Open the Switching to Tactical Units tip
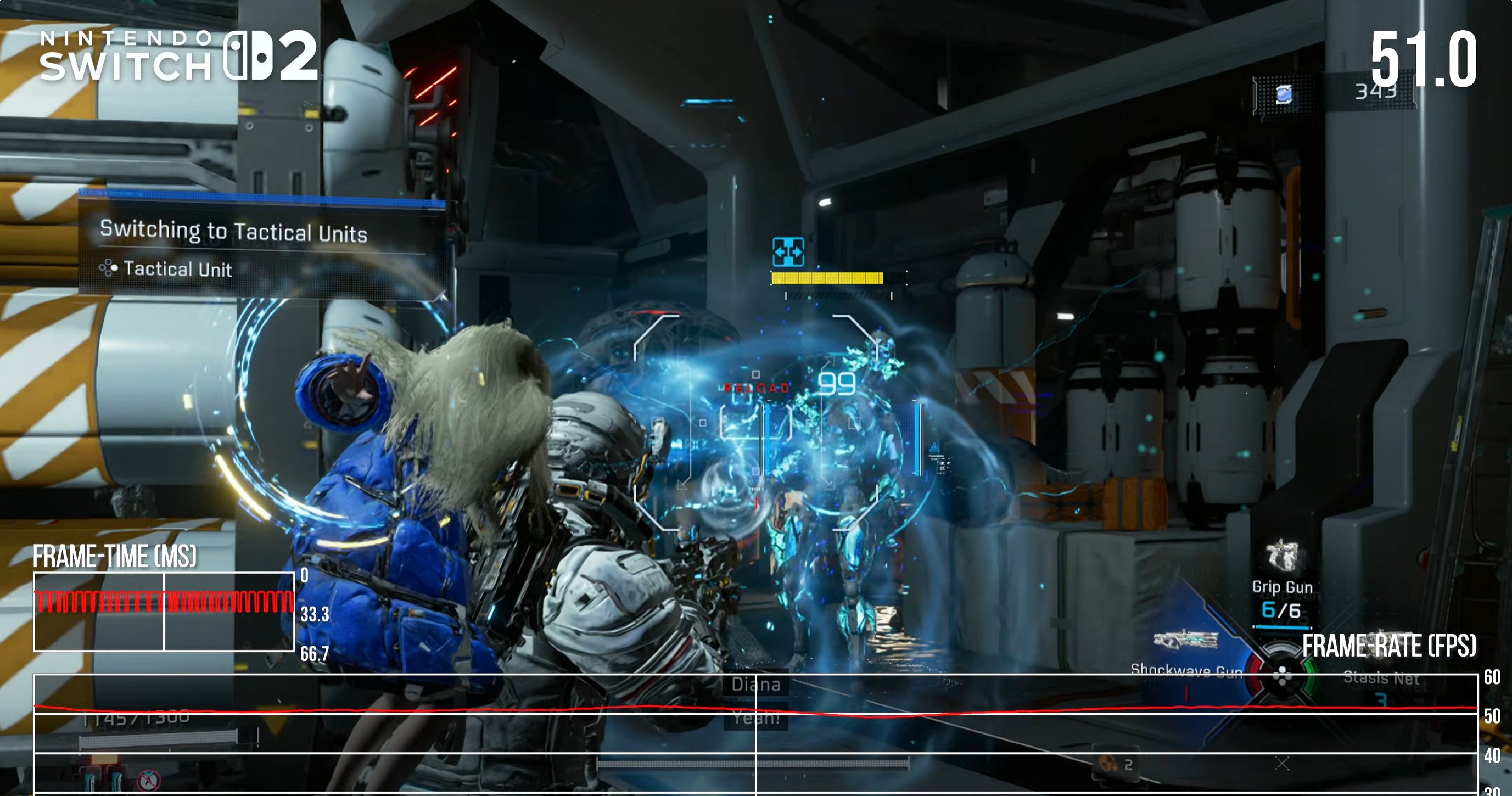Screen dimensions: 1512x796 233,231
